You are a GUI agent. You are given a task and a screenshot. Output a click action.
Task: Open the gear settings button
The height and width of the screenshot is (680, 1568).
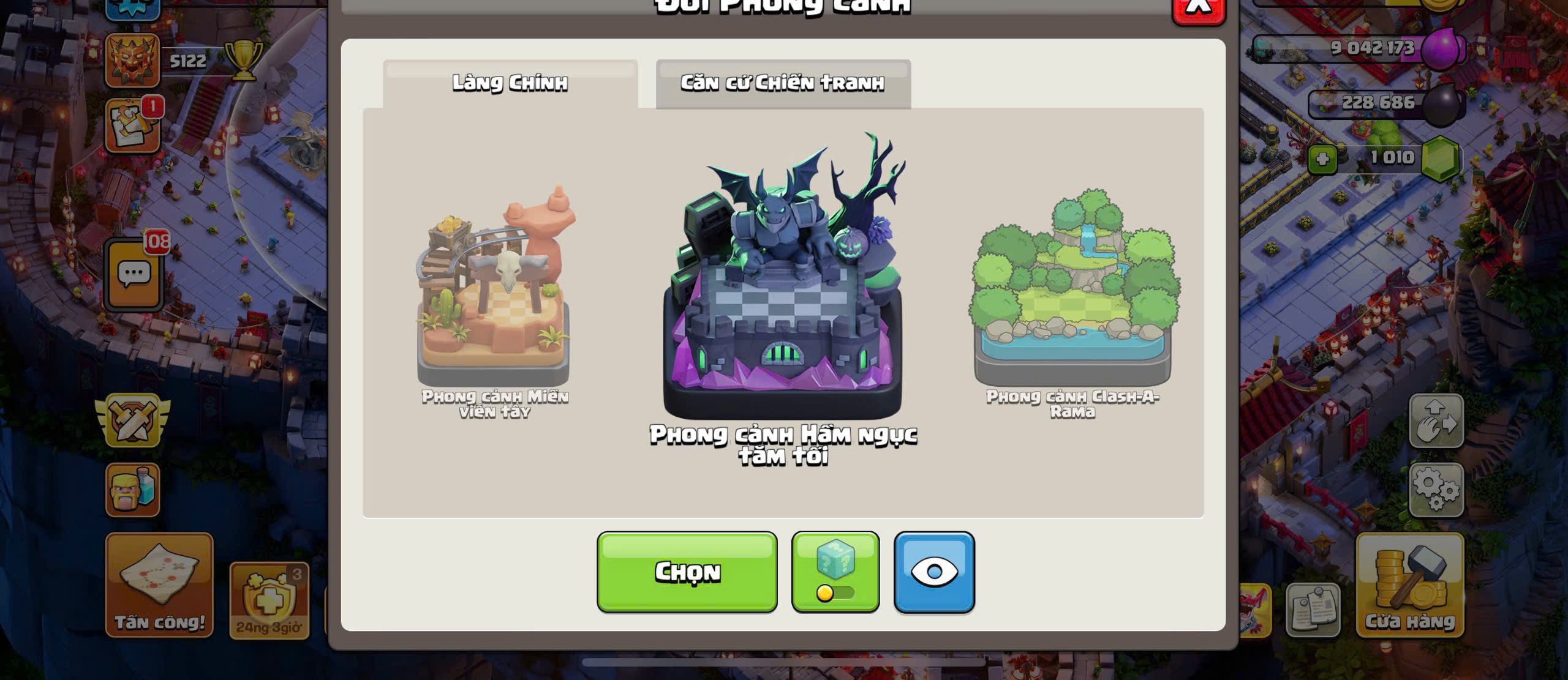click(x=1436, y=490)
